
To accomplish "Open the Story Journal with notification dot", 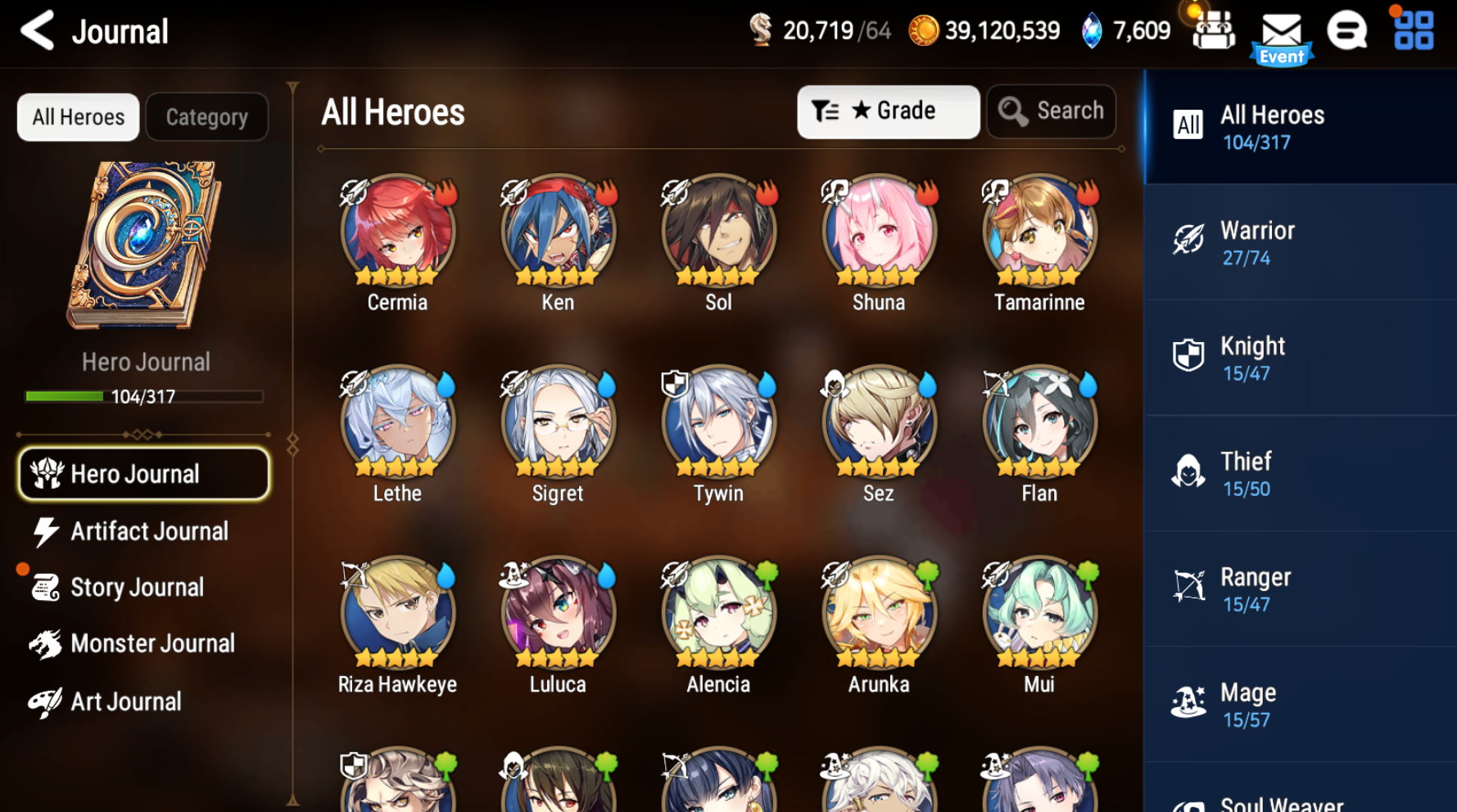I will point(138,587).
